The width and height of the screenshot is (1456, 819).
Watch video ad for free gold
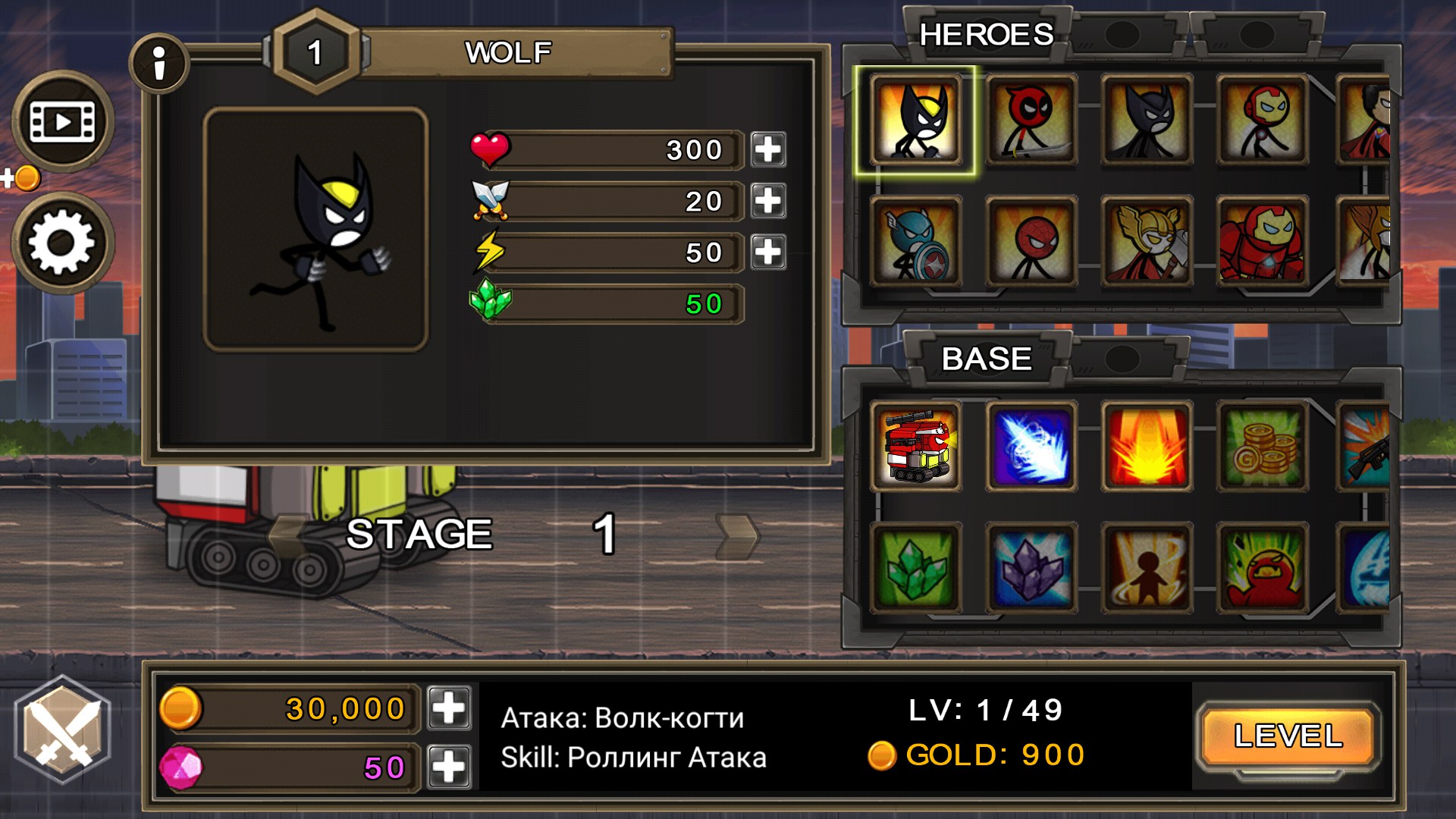62,121
